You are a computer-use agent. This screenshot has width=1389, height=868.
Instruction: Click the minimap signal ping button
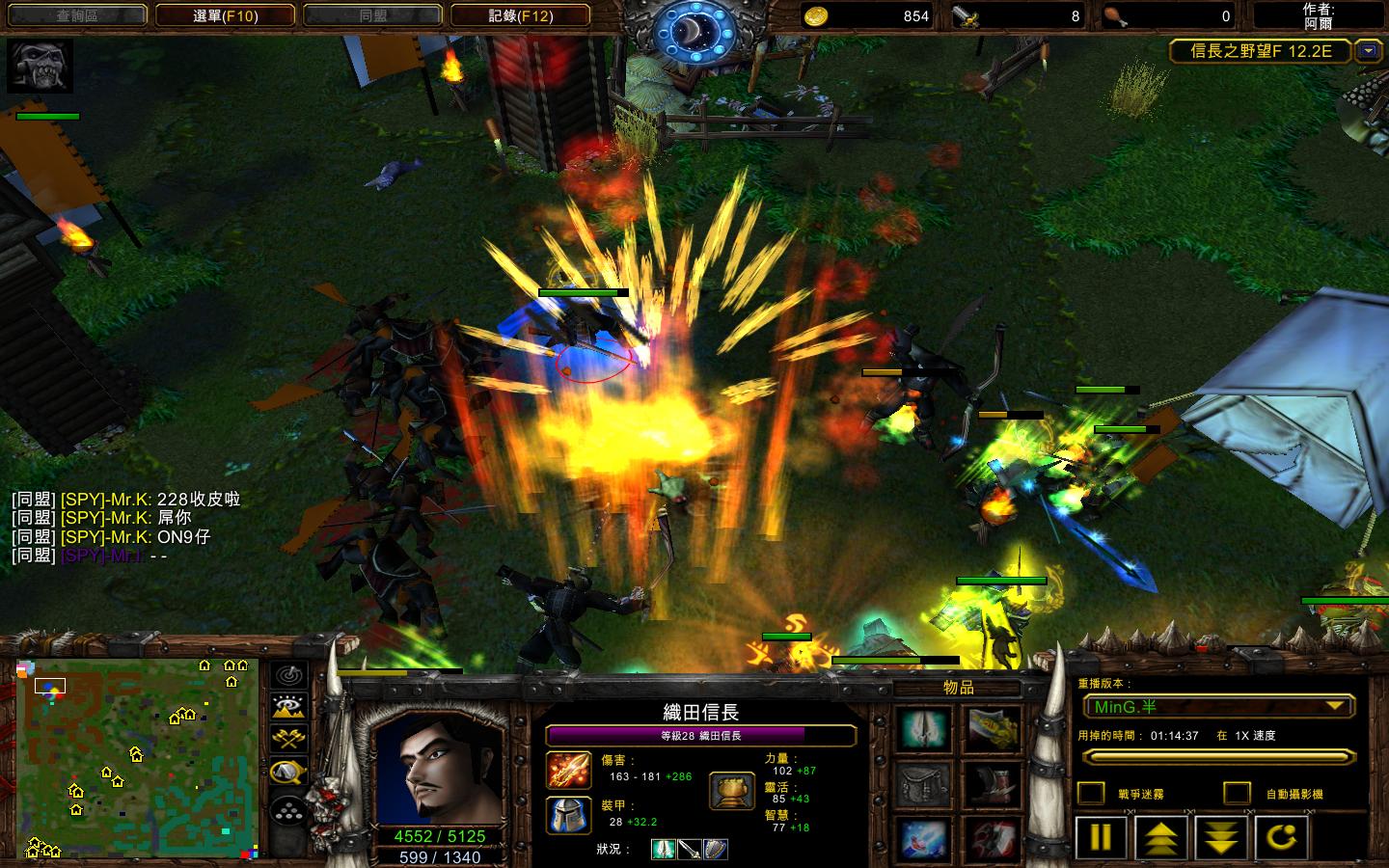pyautogui.click(x=289, y=675)
